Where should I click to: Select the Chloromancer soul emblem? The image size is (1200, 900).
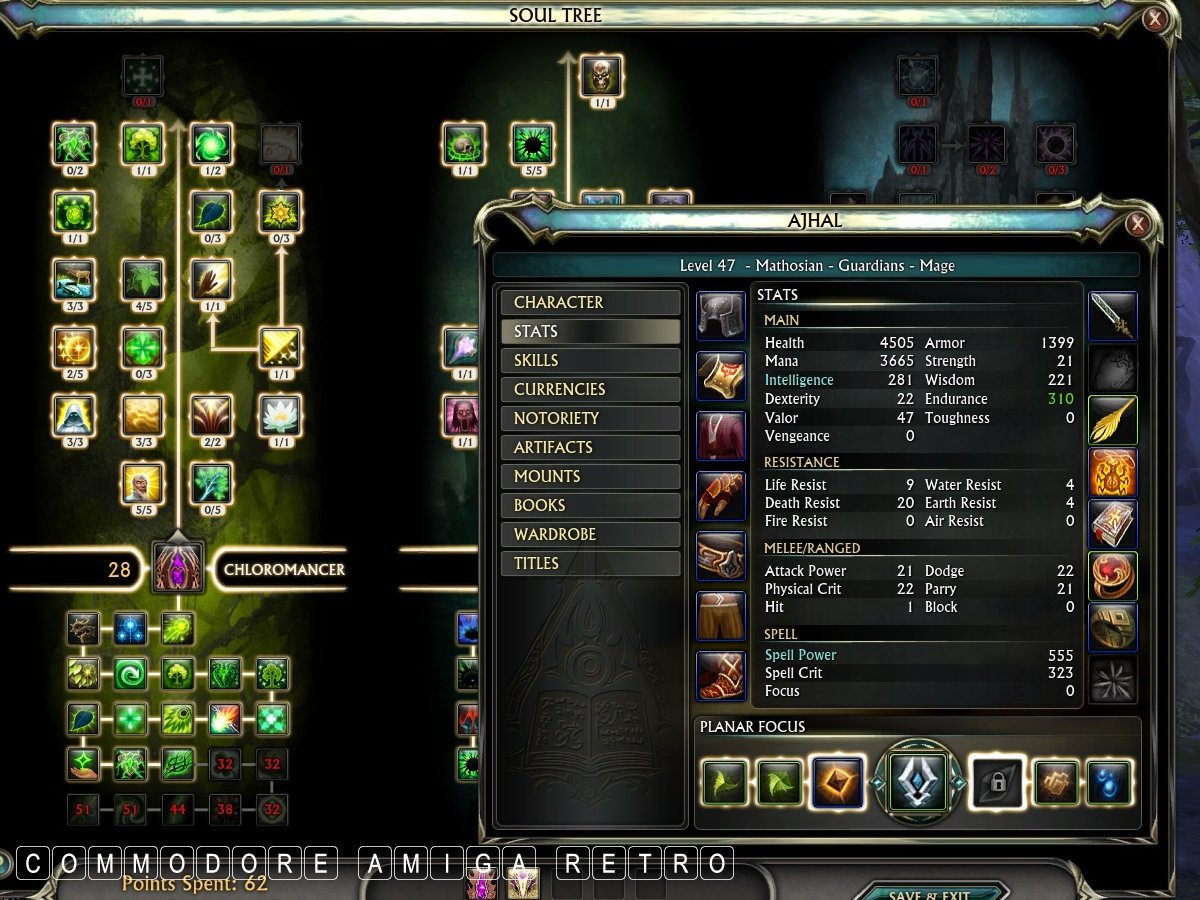[x=179, y=569]
